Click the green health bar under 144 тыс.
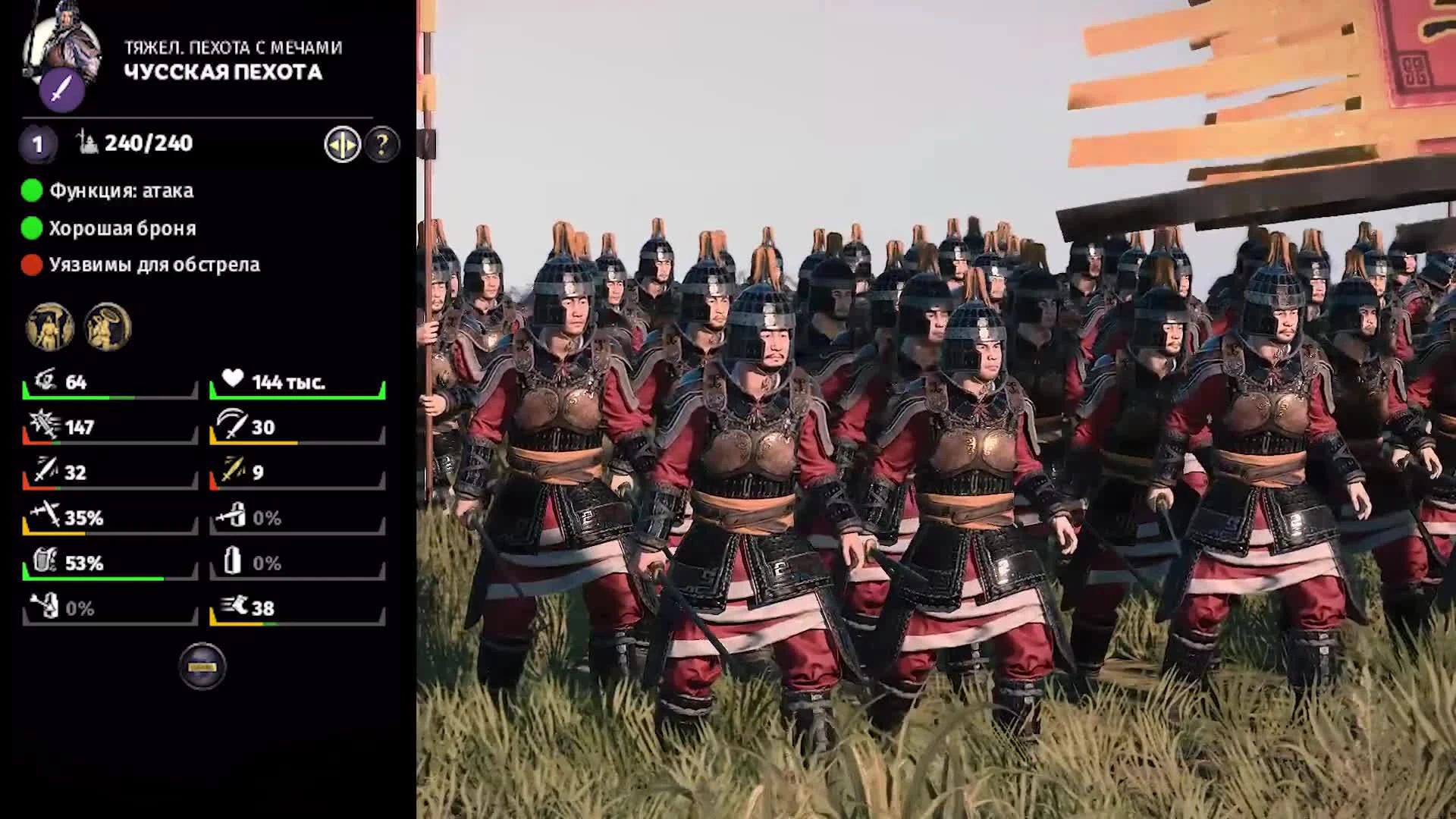Image resolution: width=1456 pixels, height=819 pixels. pos(296,396)
